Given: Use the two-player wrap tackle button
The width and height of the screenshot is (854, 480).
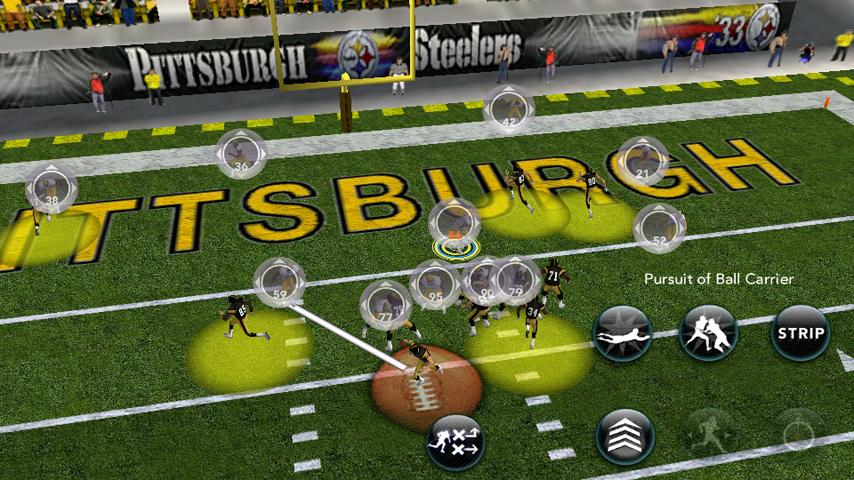Looking at the screenshot, I should 708,333.
